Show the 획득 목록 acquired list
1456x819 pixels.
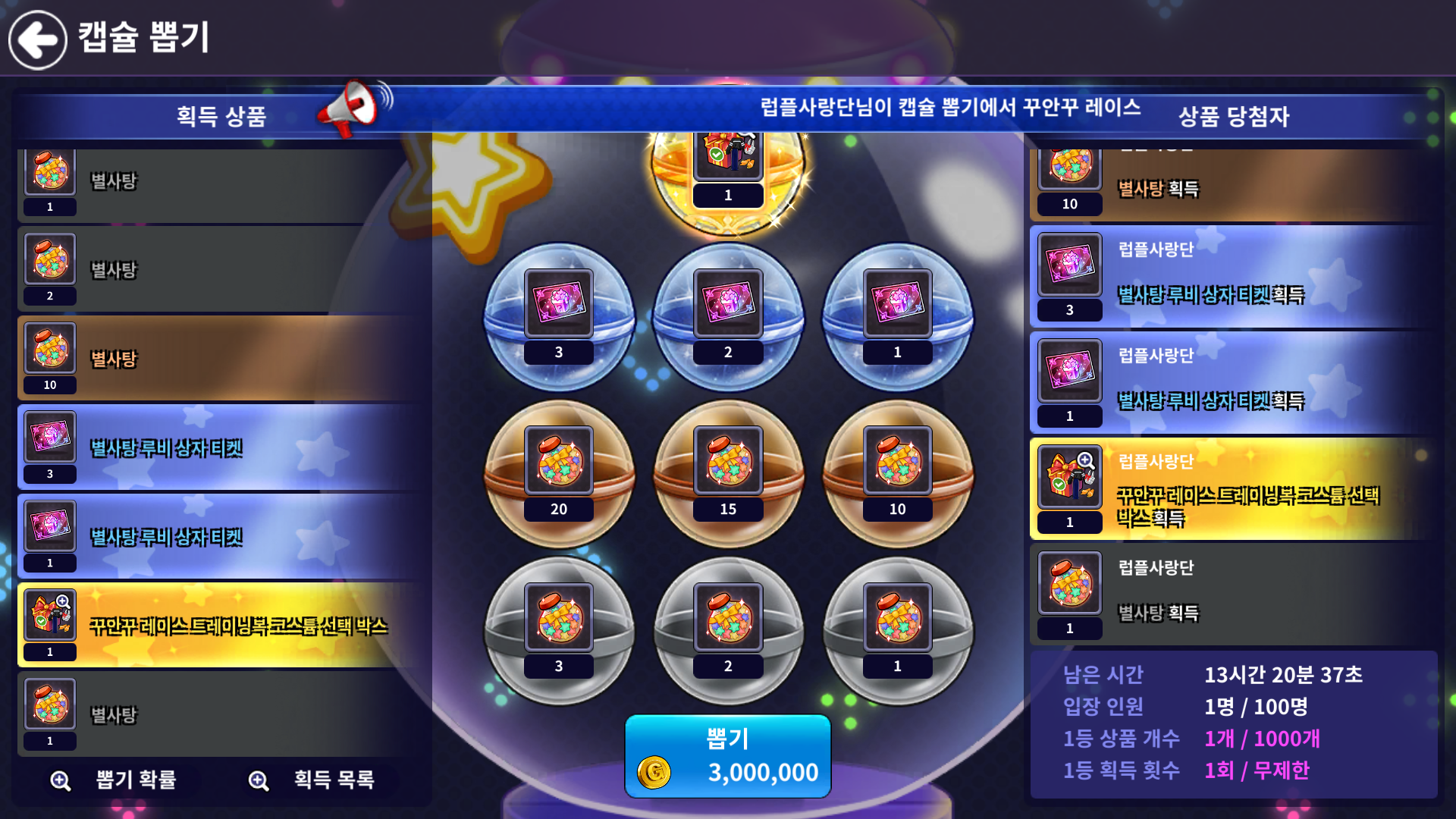[312, 780]
